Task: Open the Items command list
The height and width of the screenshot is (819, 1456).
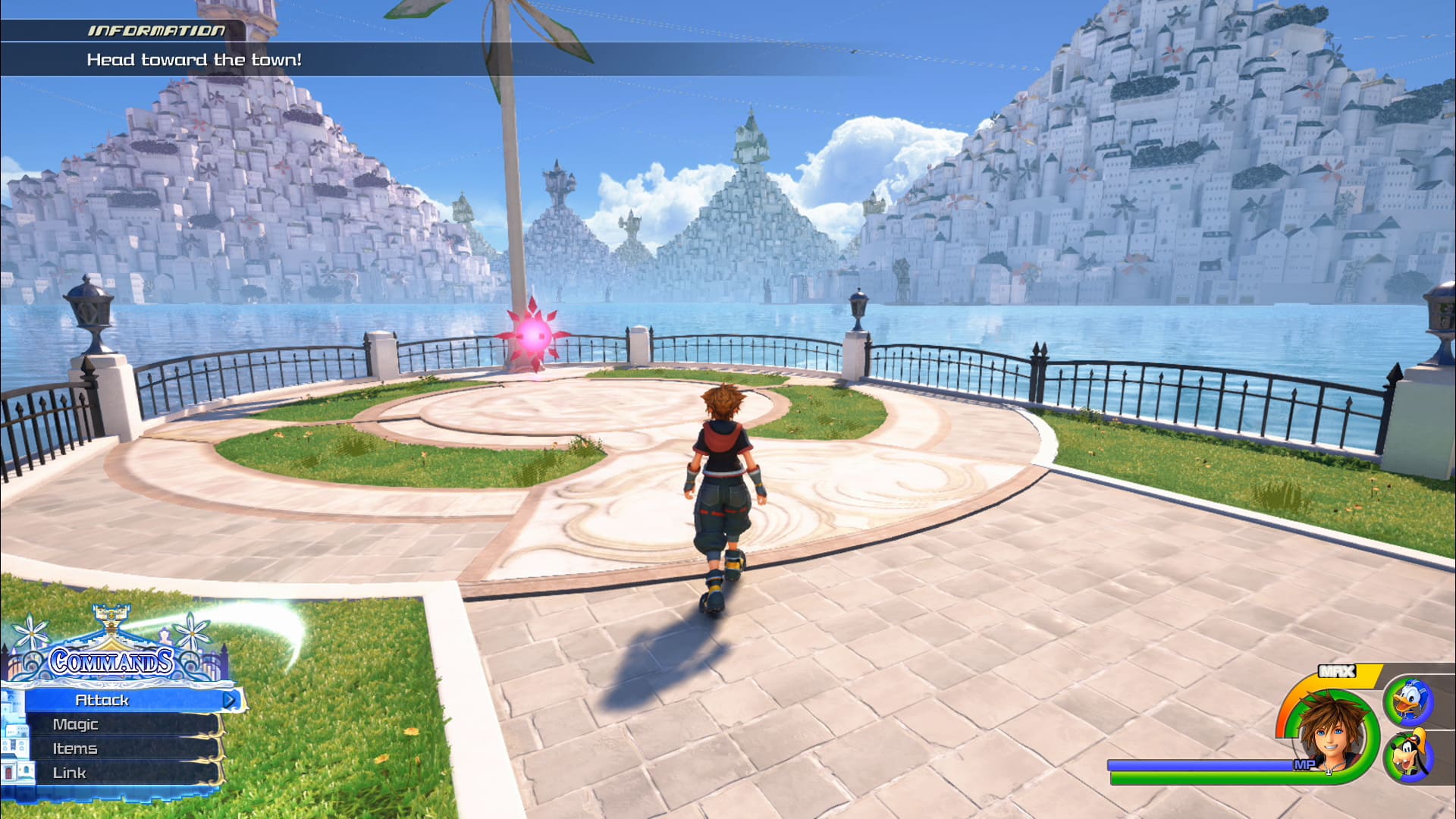Action: point(75,748)
